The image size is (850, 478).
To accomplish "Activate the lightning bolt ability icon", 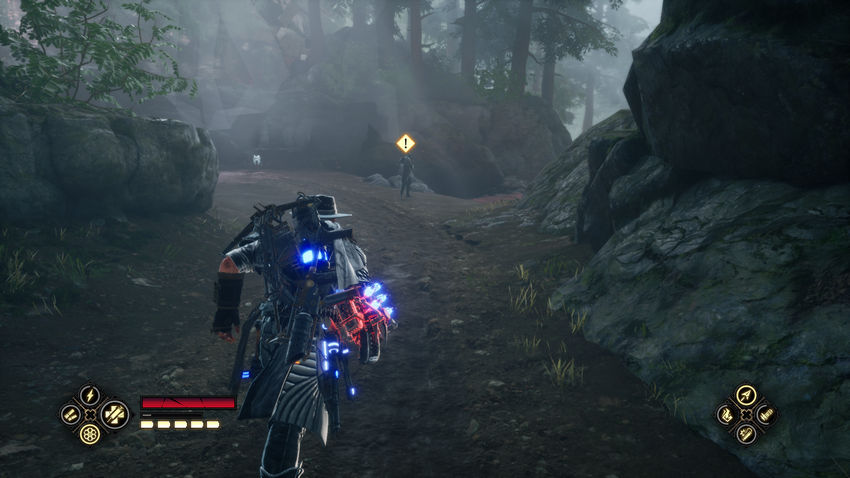I will [90, 394].
